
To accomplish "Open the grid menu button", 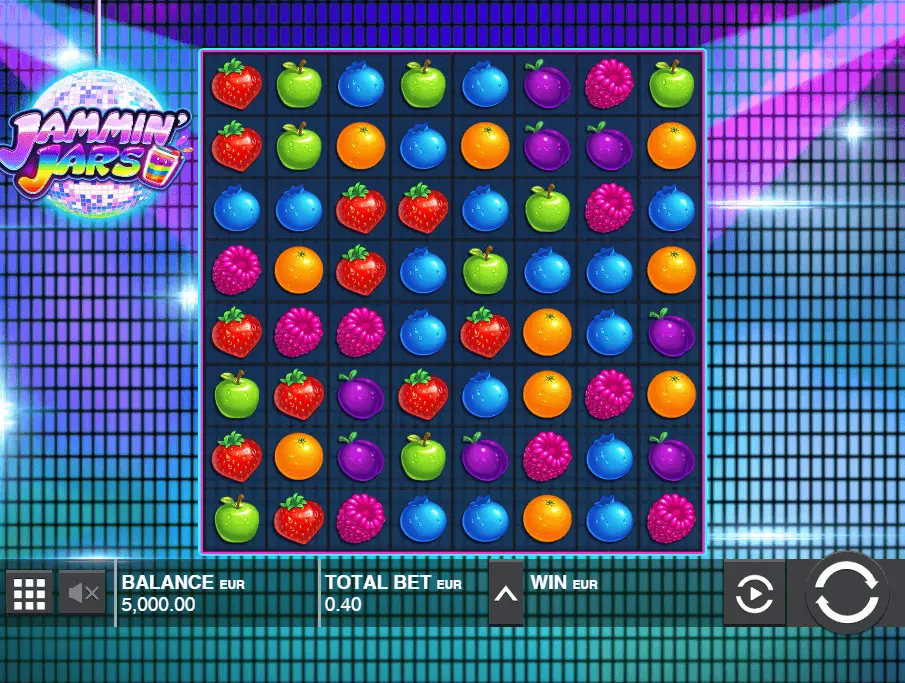I will tap(30, 593).
